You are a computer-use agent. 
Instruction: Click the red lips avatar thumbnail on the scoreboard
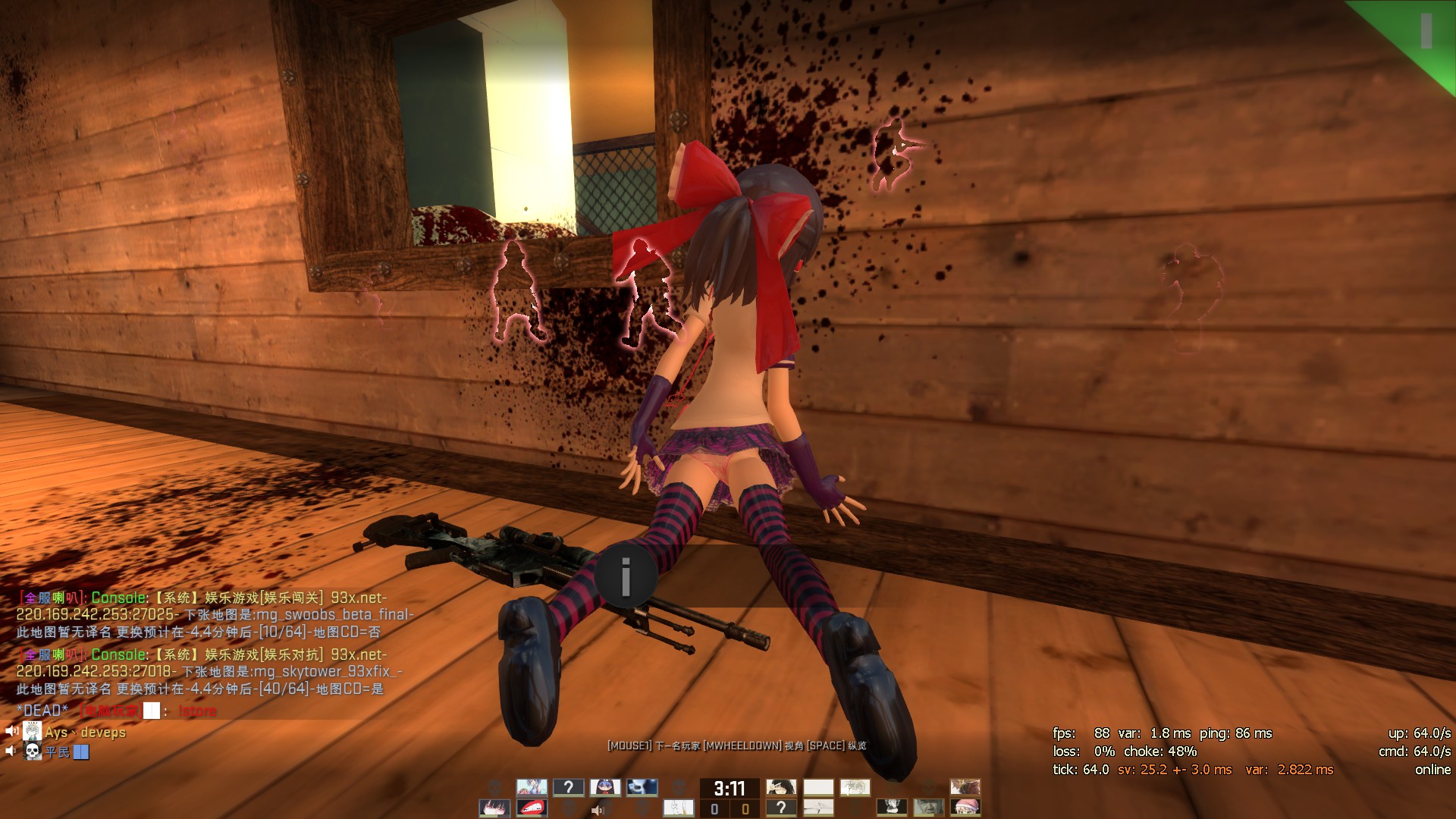pyautogui.click(x=531, y=808)
